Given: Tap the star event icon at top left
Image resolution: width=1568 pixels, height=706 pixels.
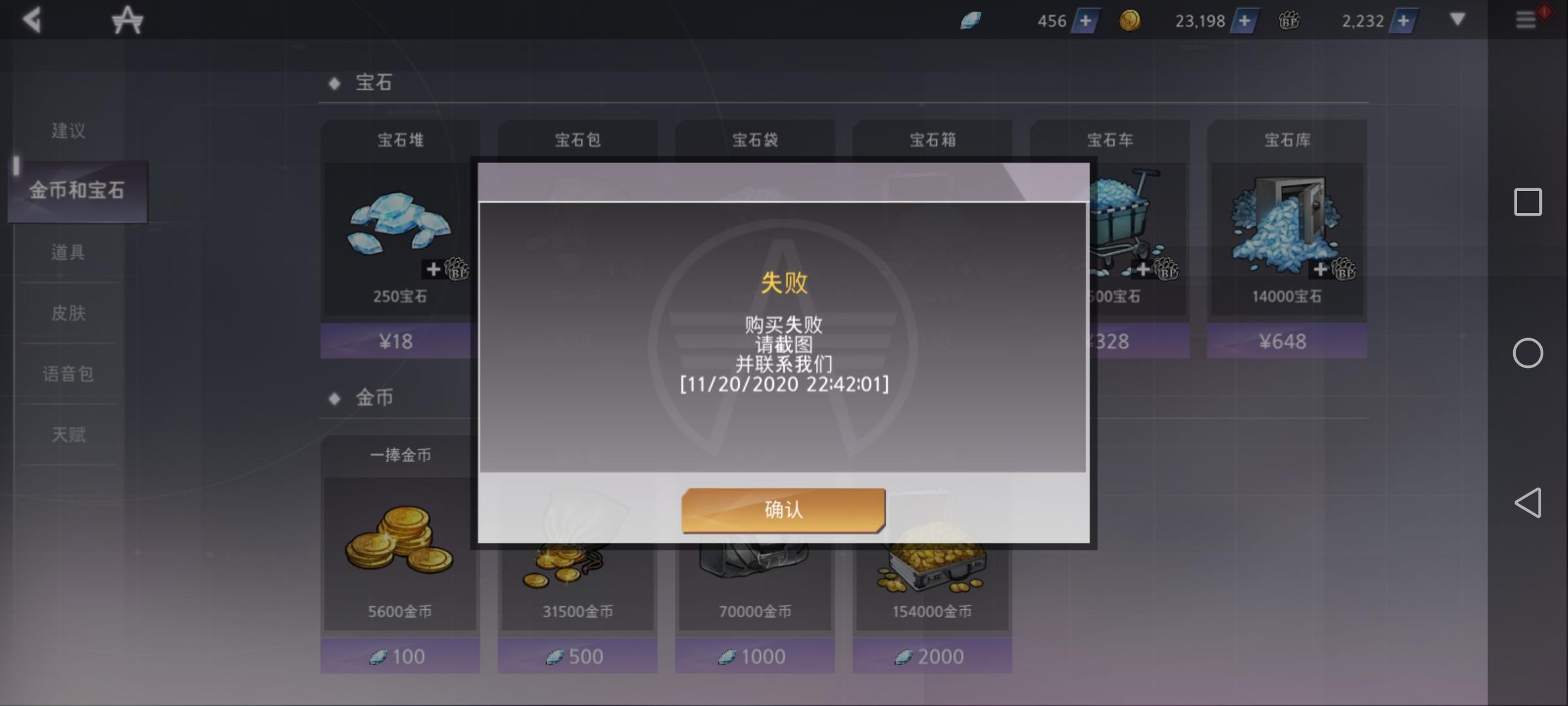Looking at the screenshot, I should pyautogui.click(x=128, y=20).
